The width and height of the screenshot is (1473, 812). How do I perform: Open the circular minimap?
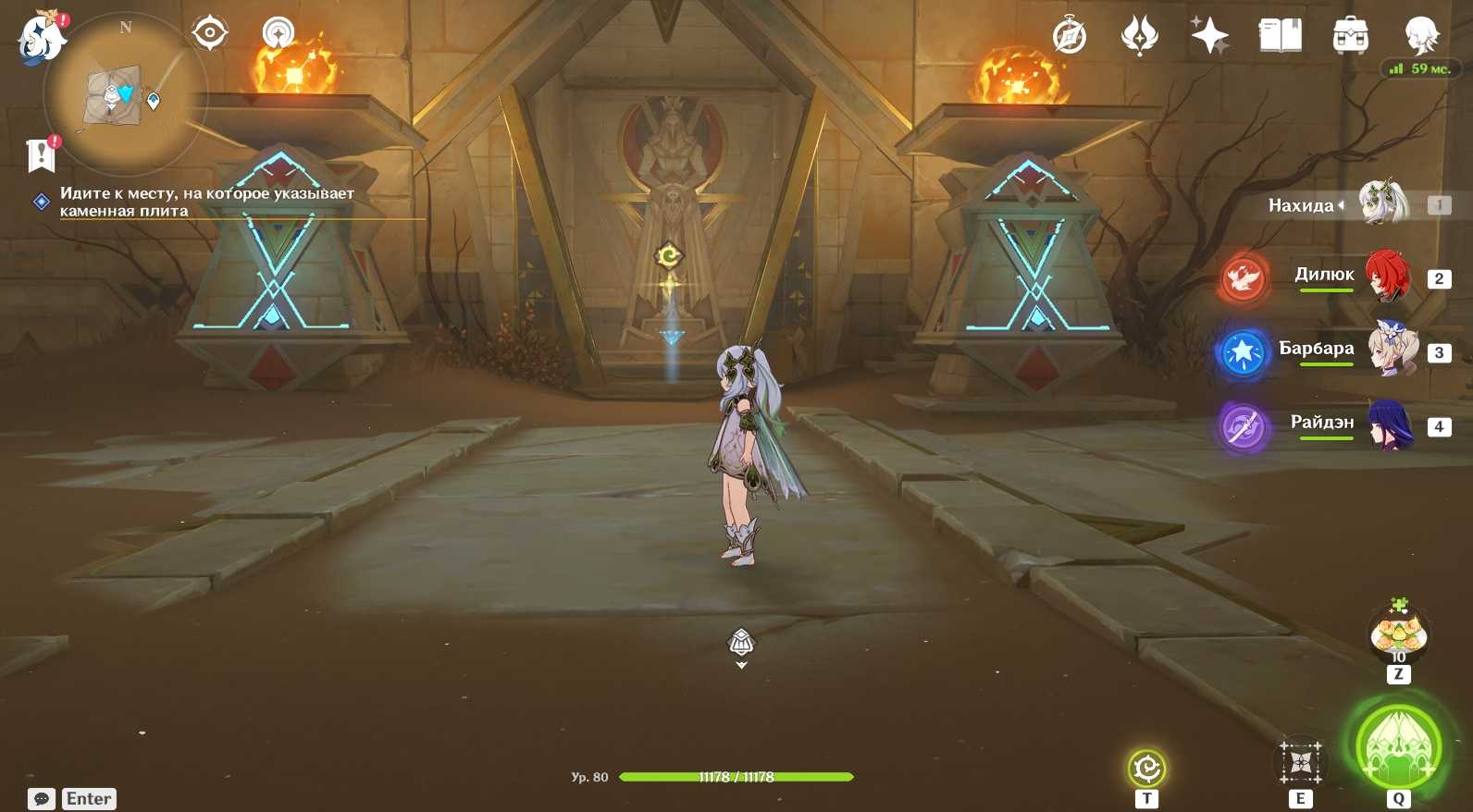pos(125,94)
